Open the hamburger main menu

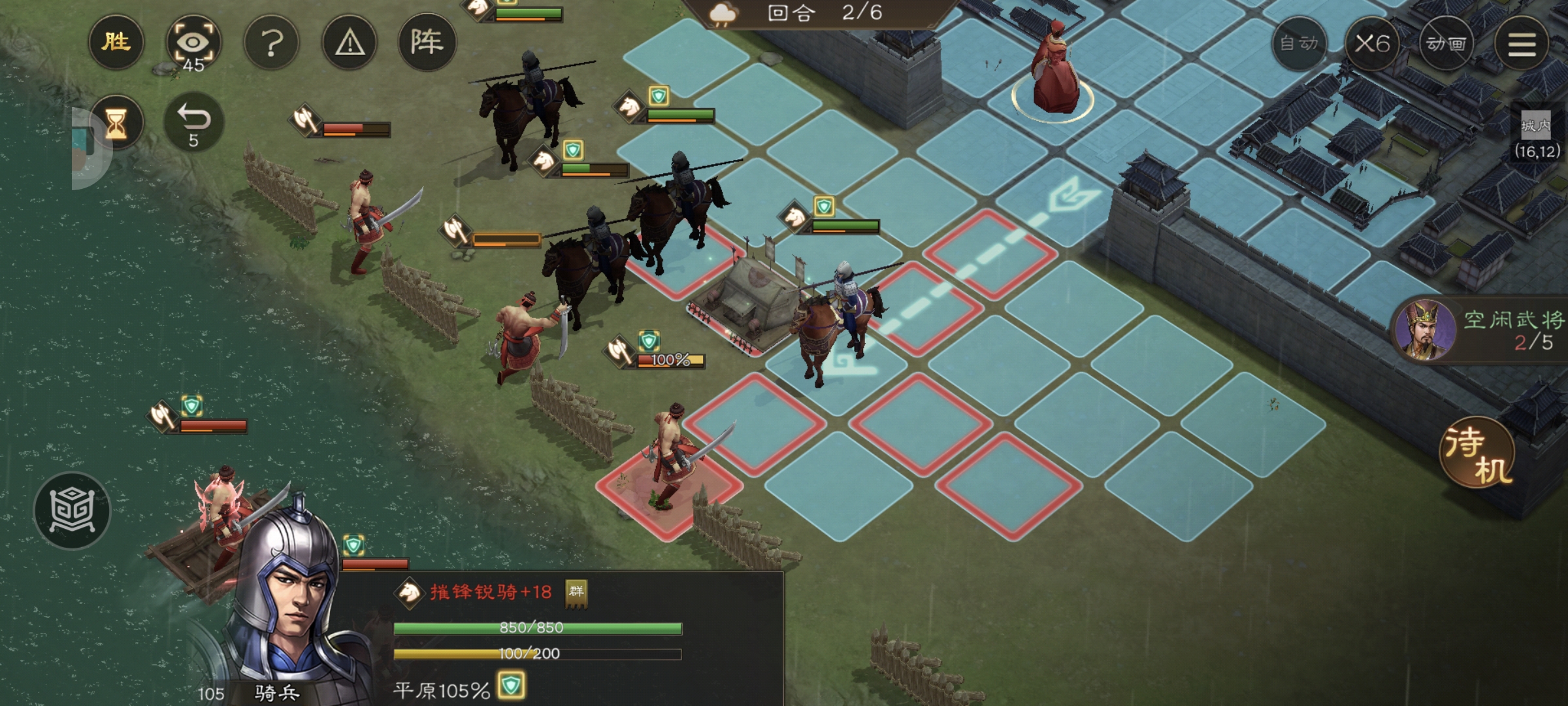[1522, 44]
